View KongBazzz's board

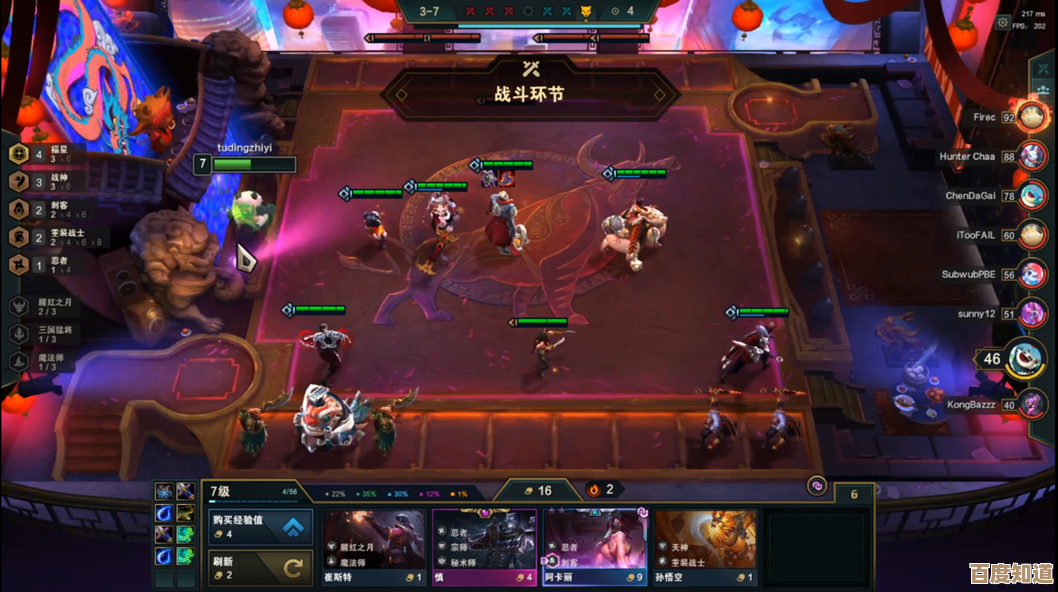click(1031, 405)
